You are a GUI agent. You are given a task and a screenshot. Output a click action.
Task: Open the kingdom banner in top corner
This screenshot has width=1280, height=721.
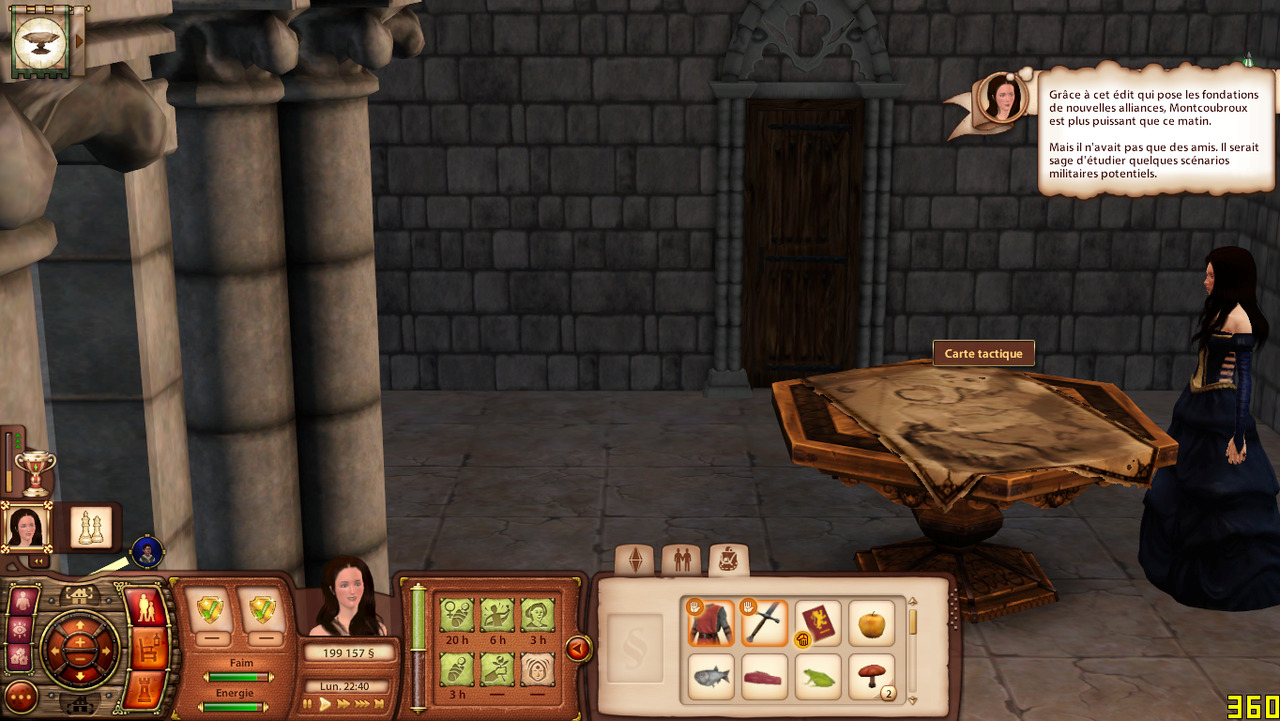click(x=41, y=41)
